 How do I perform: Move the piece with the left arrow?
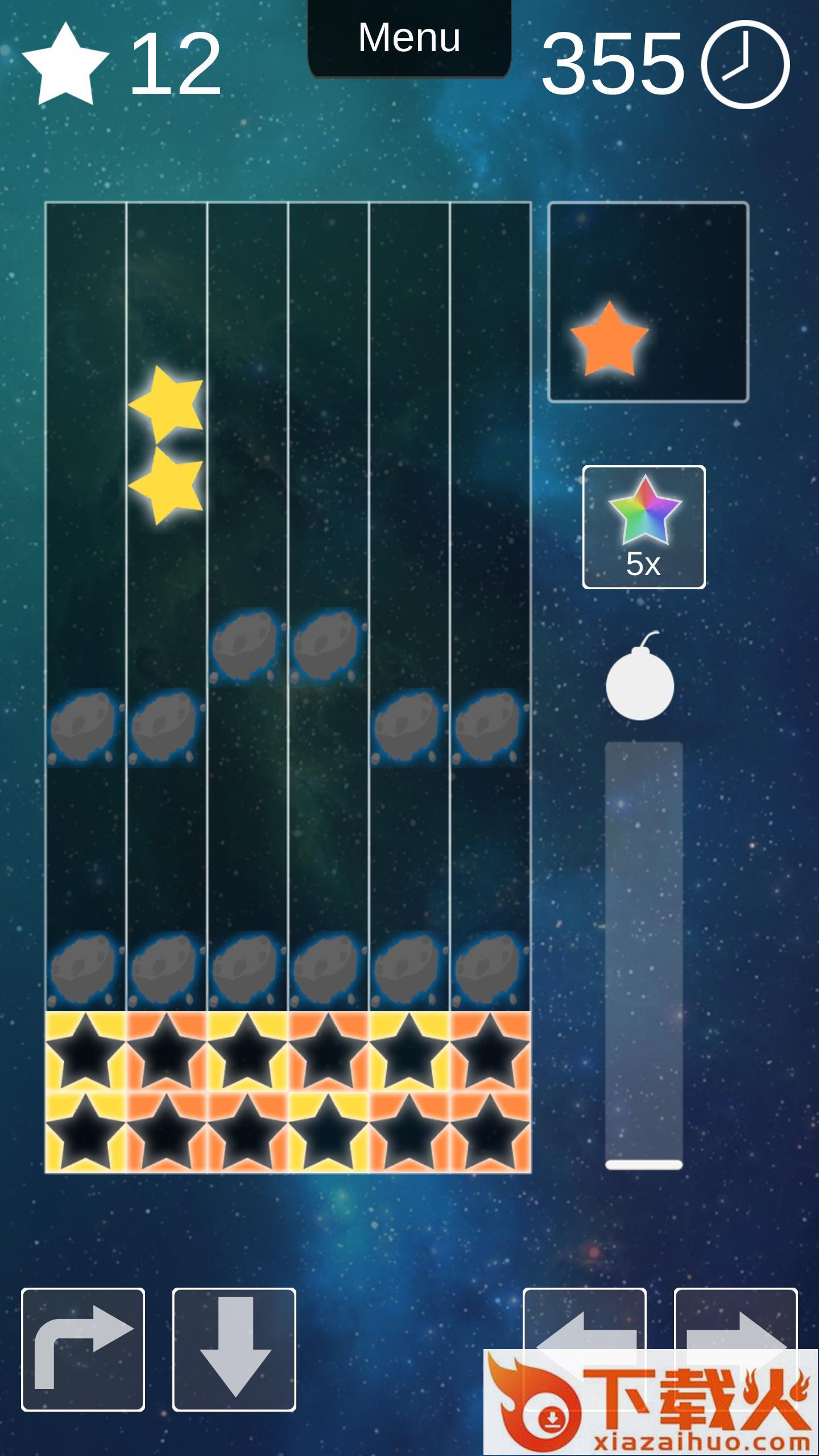coord(584,1318)
